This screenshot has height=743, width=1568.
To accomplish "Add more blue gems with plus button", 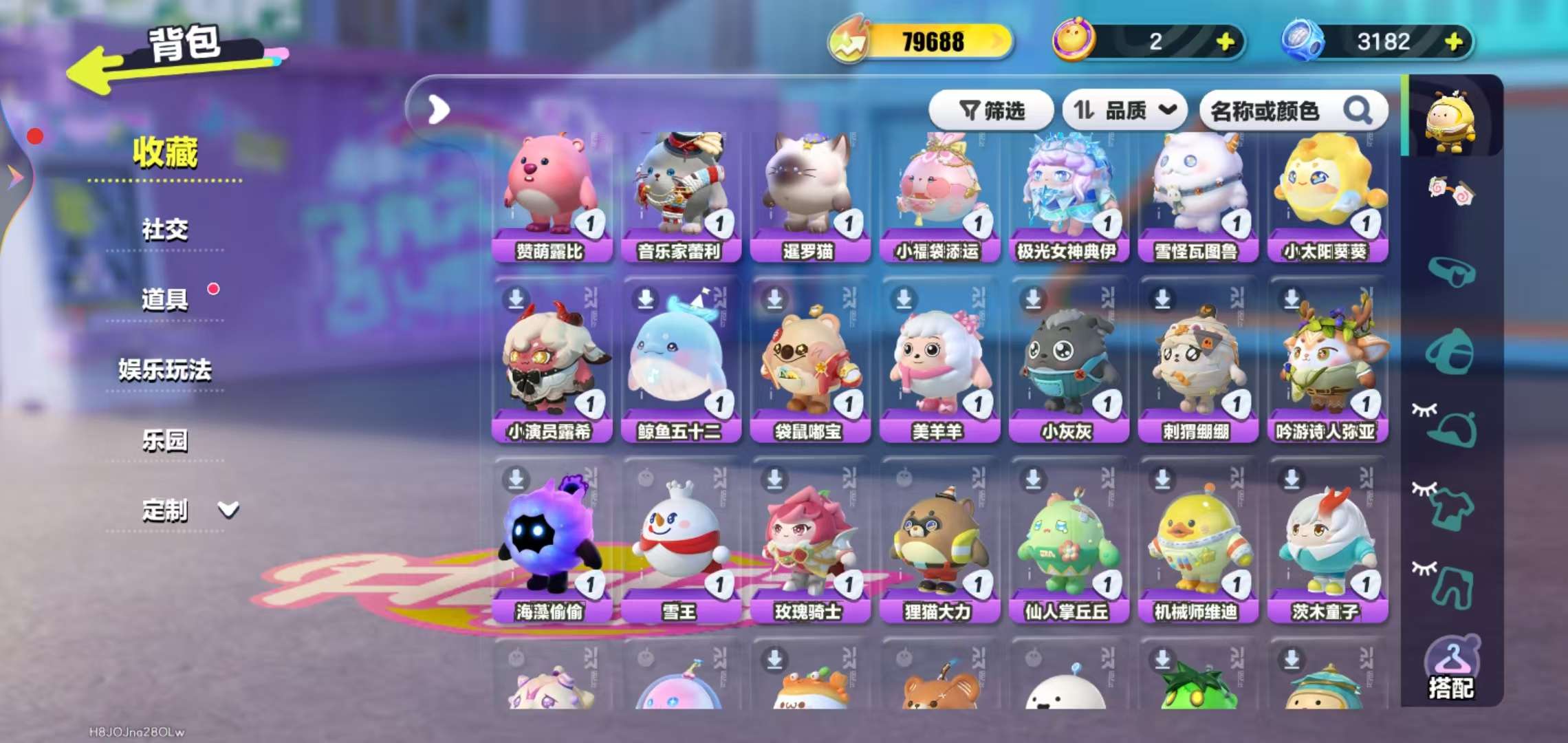I will tap(1454, 42).
